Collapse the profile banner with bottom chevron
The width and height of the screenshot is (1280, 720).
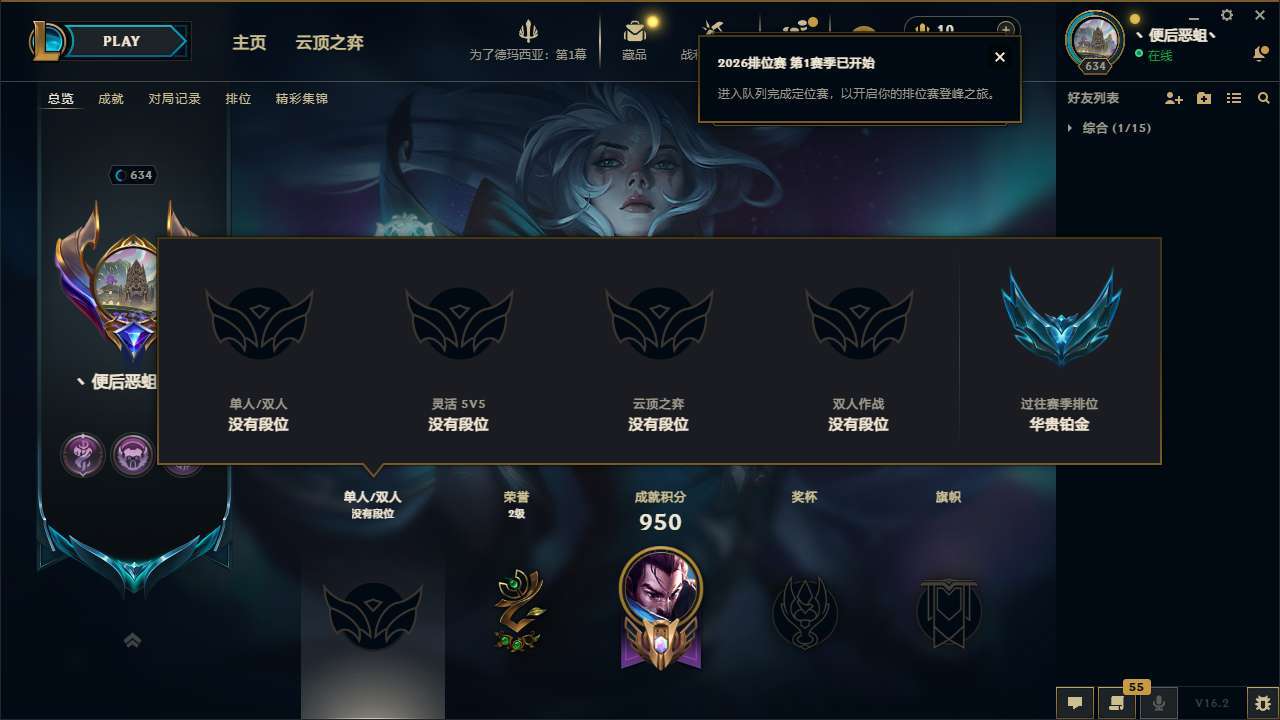[132, 639]
